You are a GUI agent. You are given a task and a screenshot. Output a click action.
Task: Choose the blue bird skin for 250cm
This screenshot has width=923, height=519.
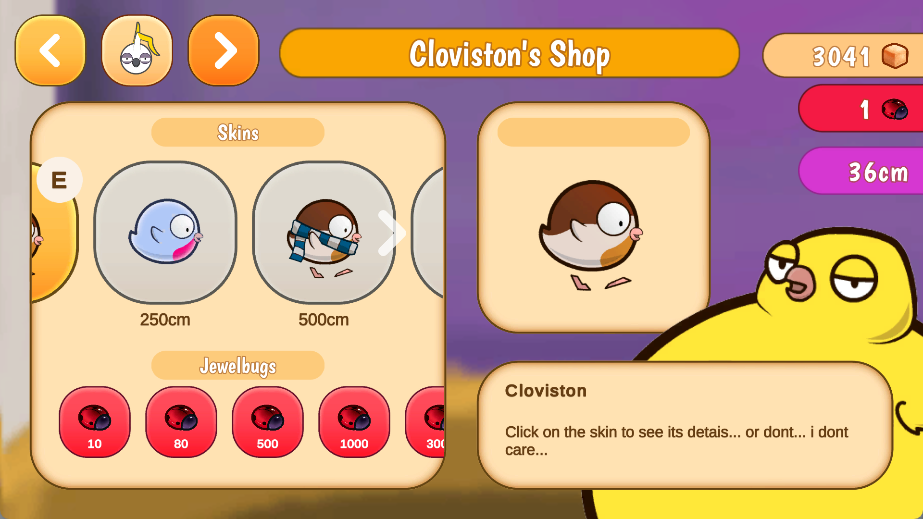165,233
